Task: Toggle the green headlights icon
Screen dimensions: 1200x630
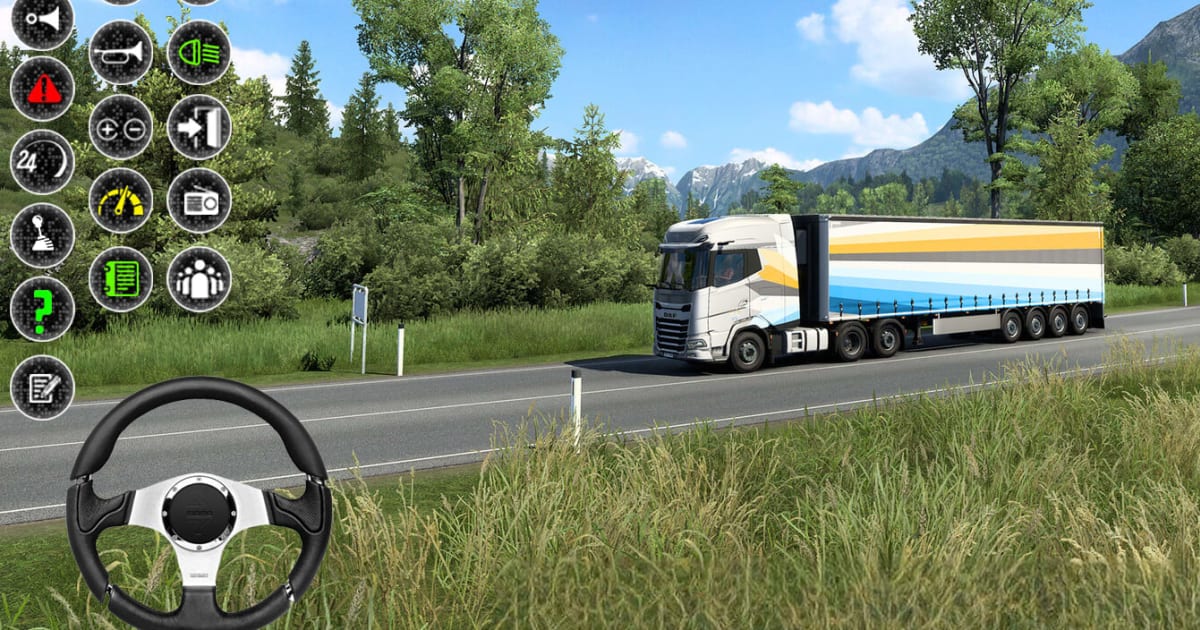Action: click(199, 52)
